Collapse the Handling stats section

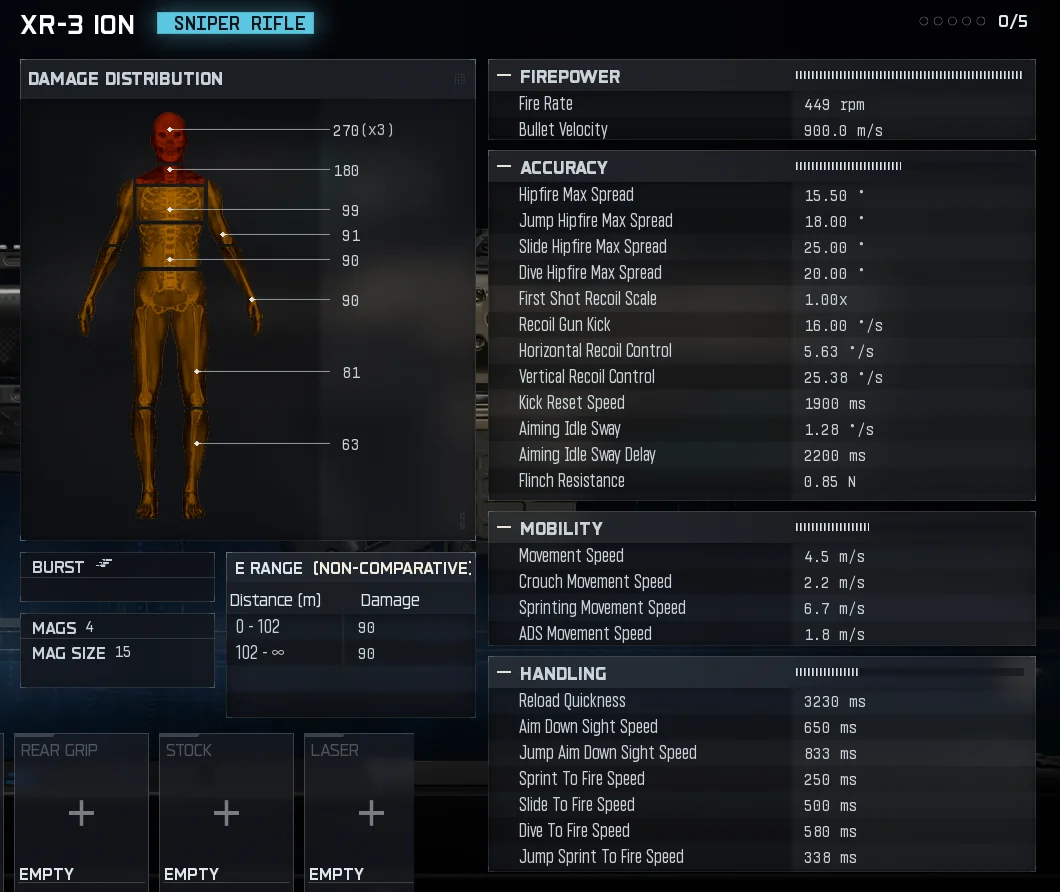pyautogui.click(x=504, y=673)
